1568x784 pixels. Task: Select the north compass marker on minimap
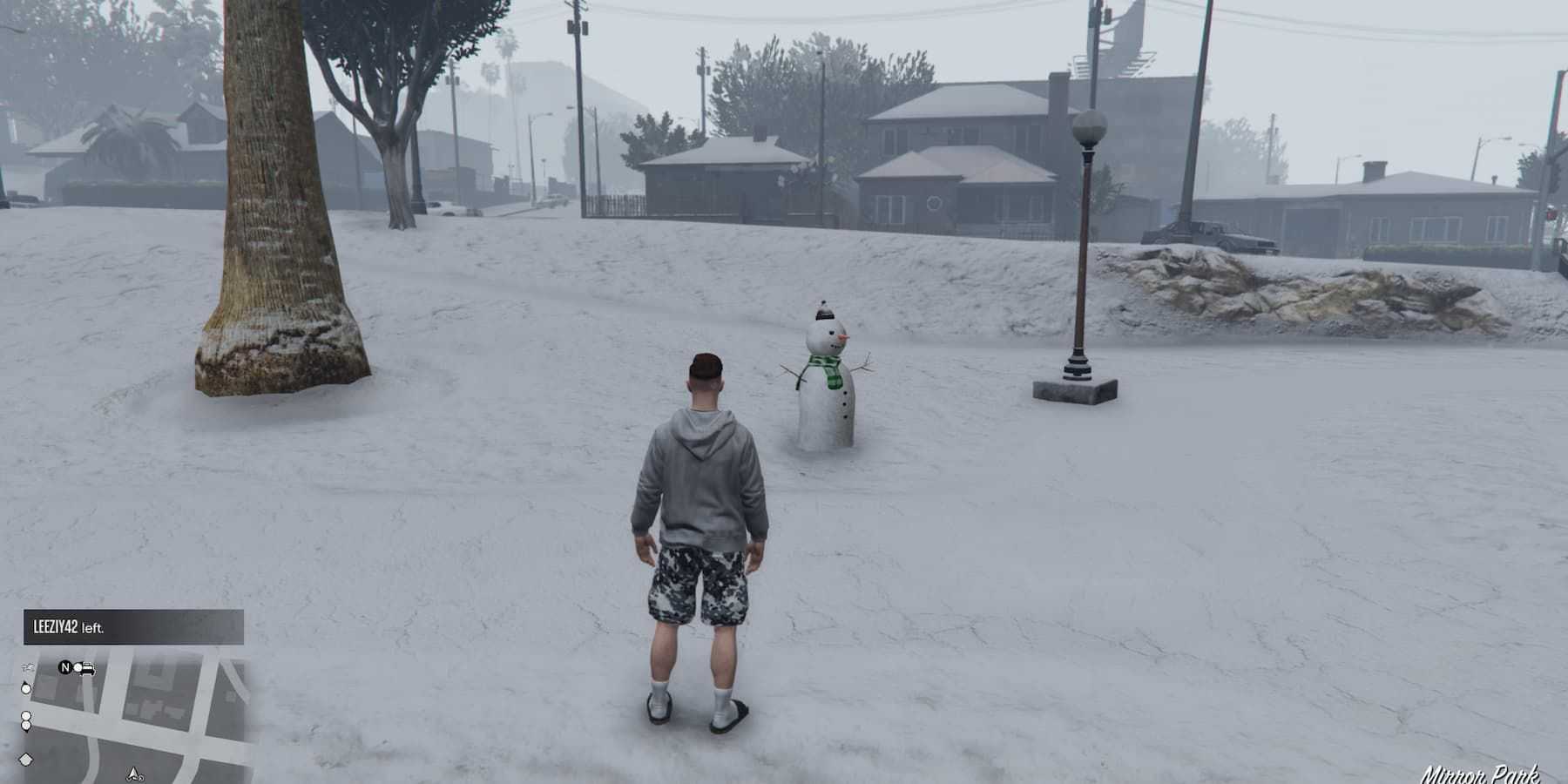click(x=64, y=668)
